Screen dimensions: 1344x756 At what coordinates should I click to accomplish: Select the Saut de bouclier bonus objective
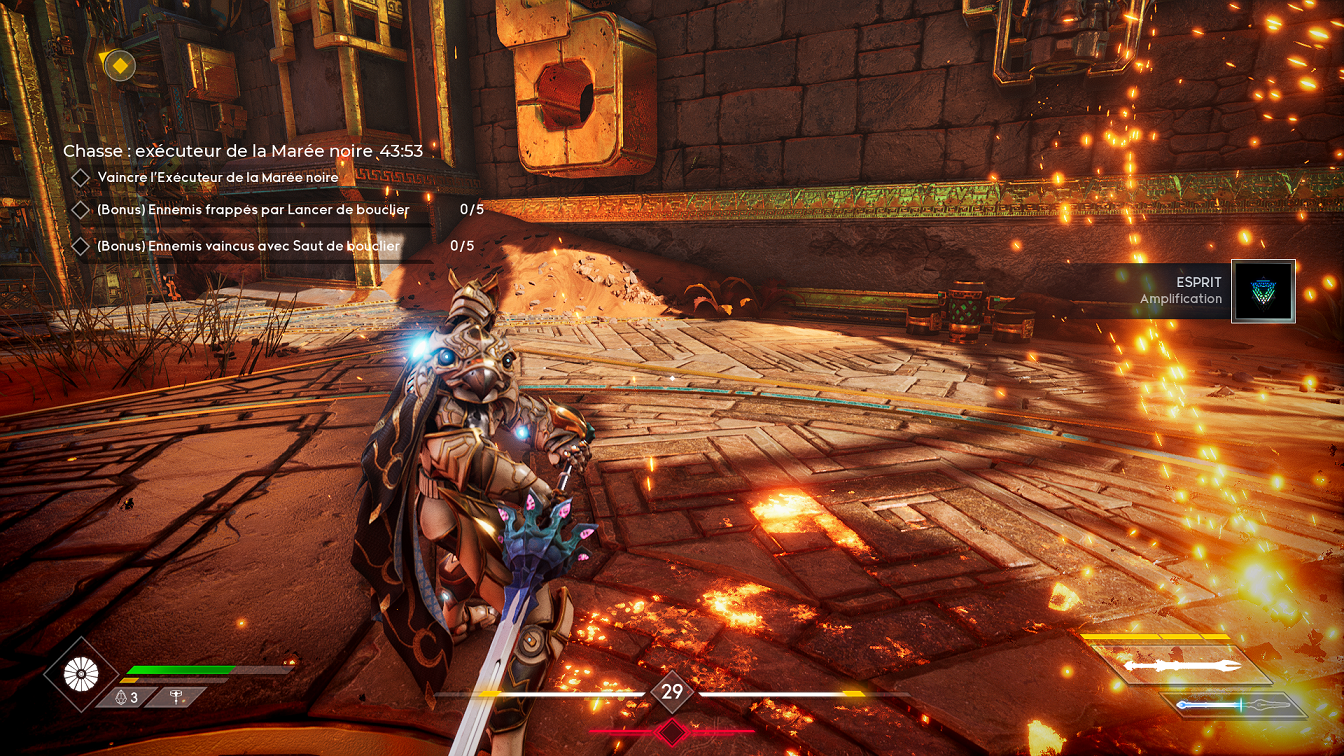pyautogui.click(x=248, y=246)
